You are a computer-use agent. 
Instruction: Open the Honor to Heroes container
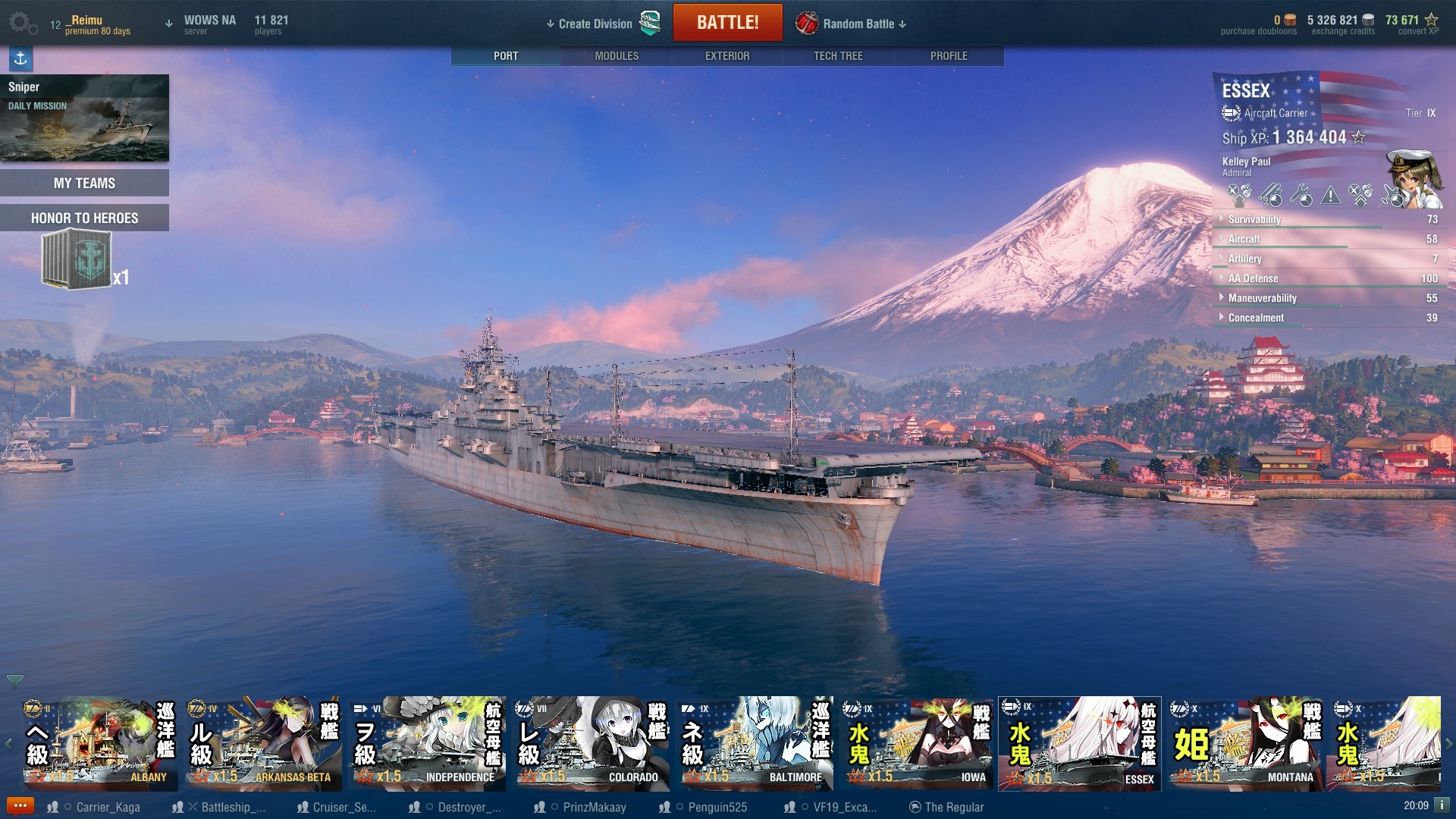point(77,260)
